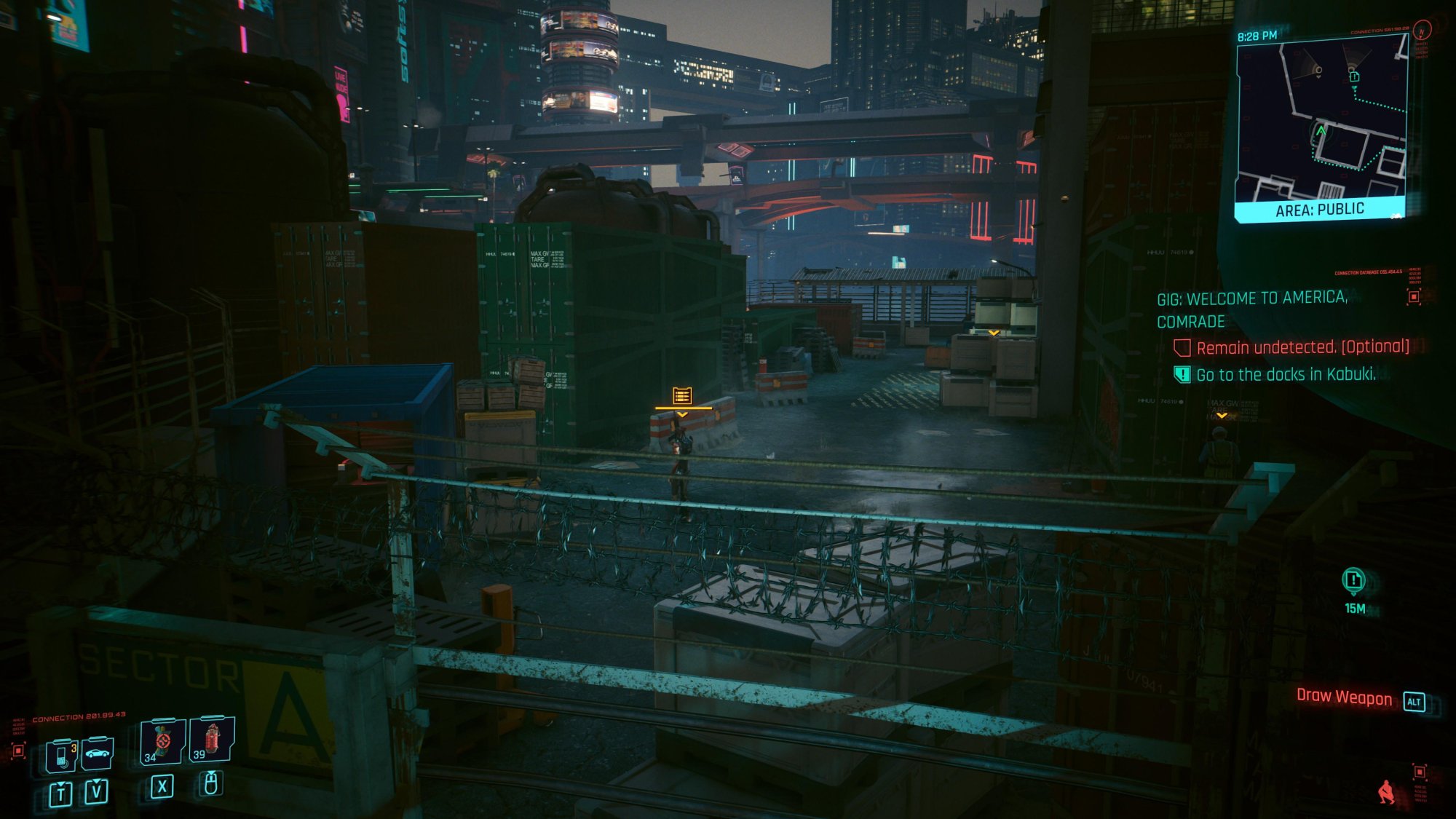This screenshot has width=1456, height=819.
Task: Select the red grenade slot showing 39
Action: [x=212, y=740]
